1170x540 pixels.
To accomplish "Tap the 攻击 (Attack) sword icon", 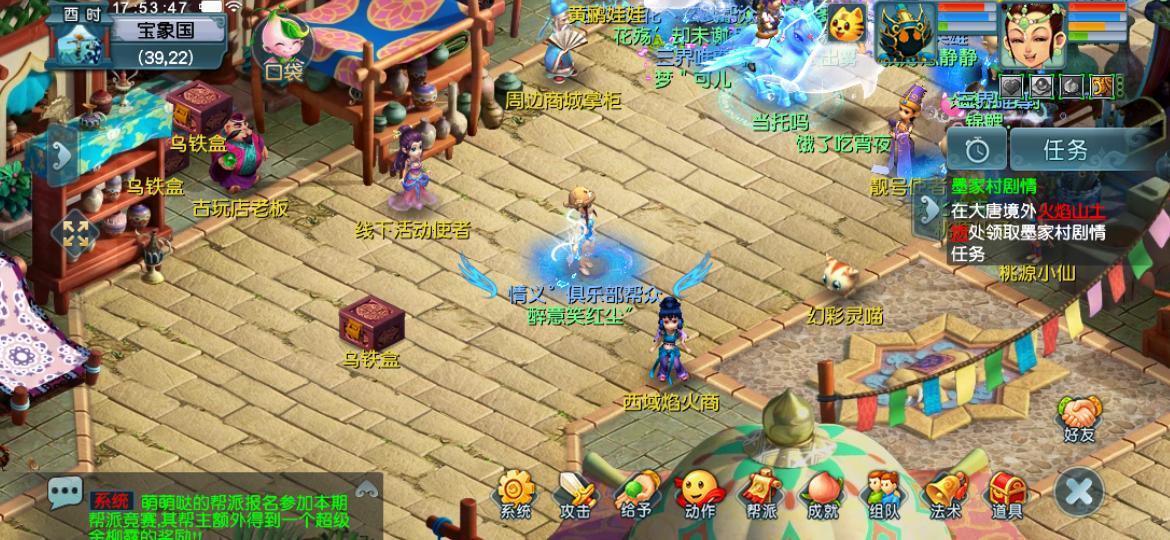I will (x=576, y=492).
